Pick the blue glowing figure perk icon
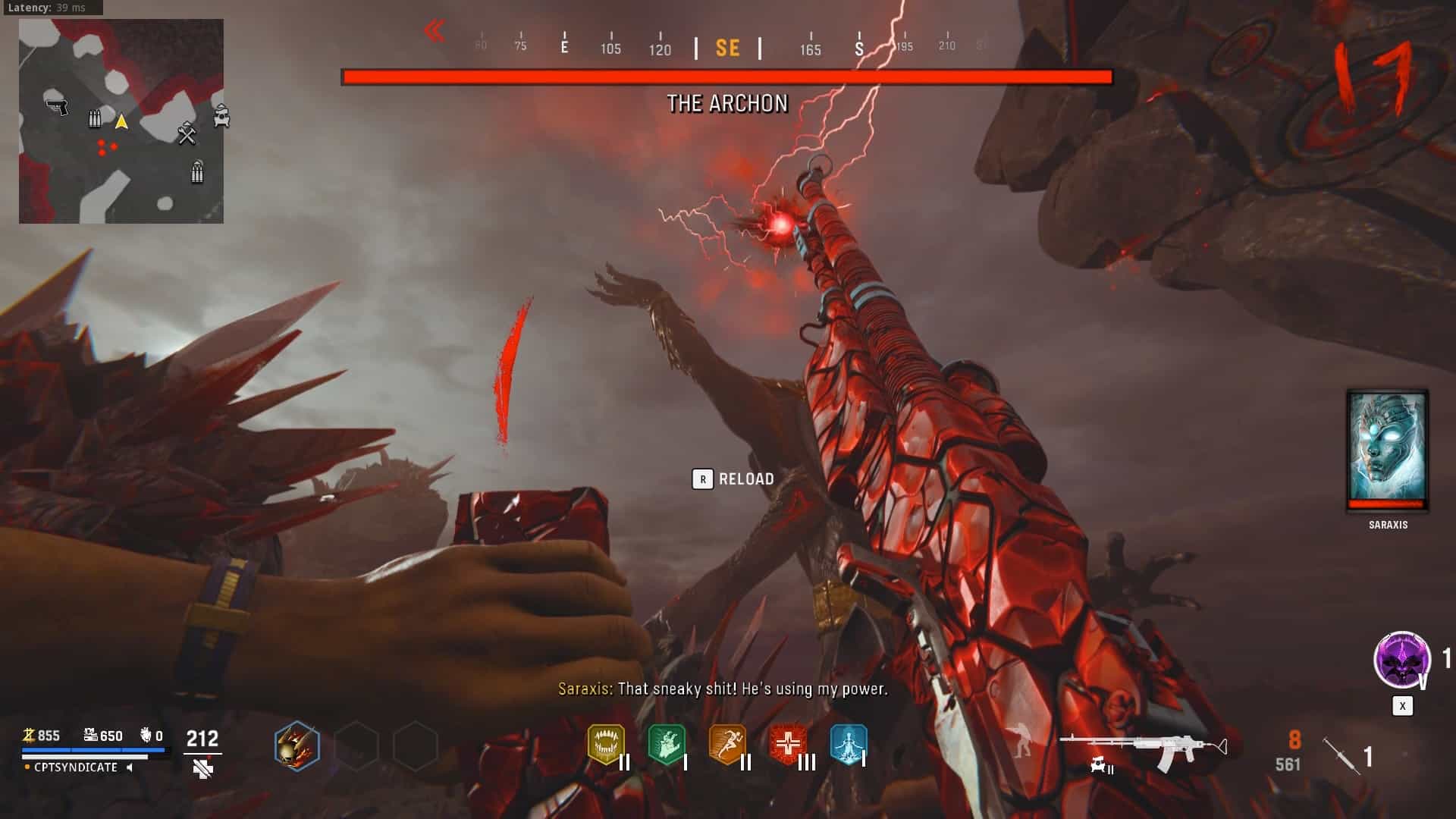 (x=848, y=744)
